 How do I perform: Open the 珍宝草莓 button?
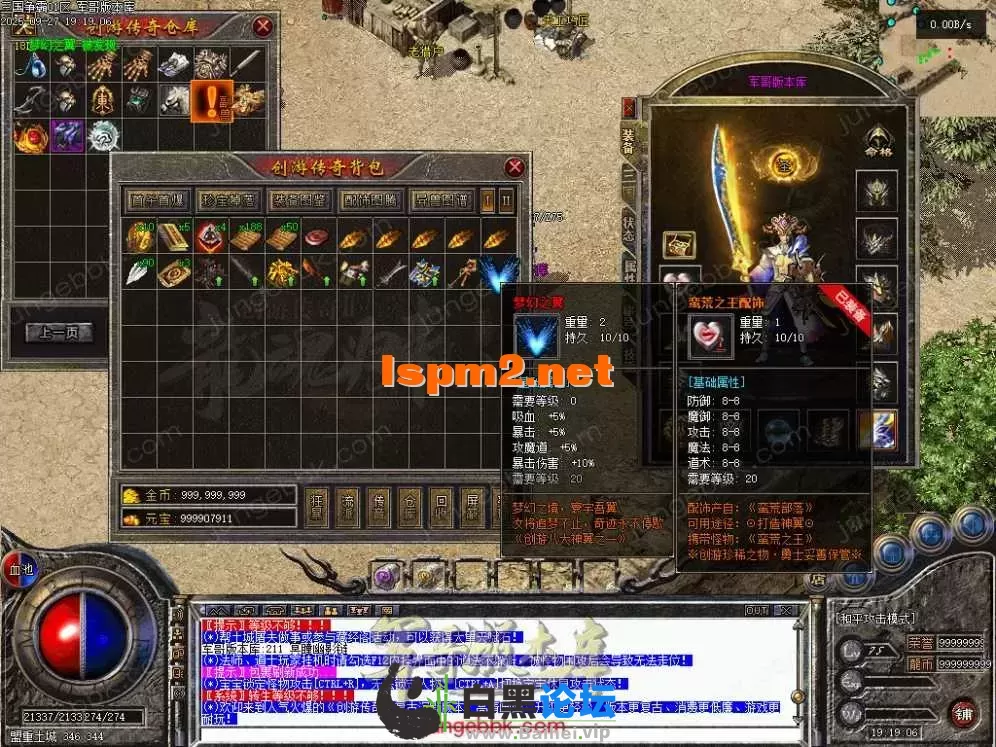click(228, 199)
